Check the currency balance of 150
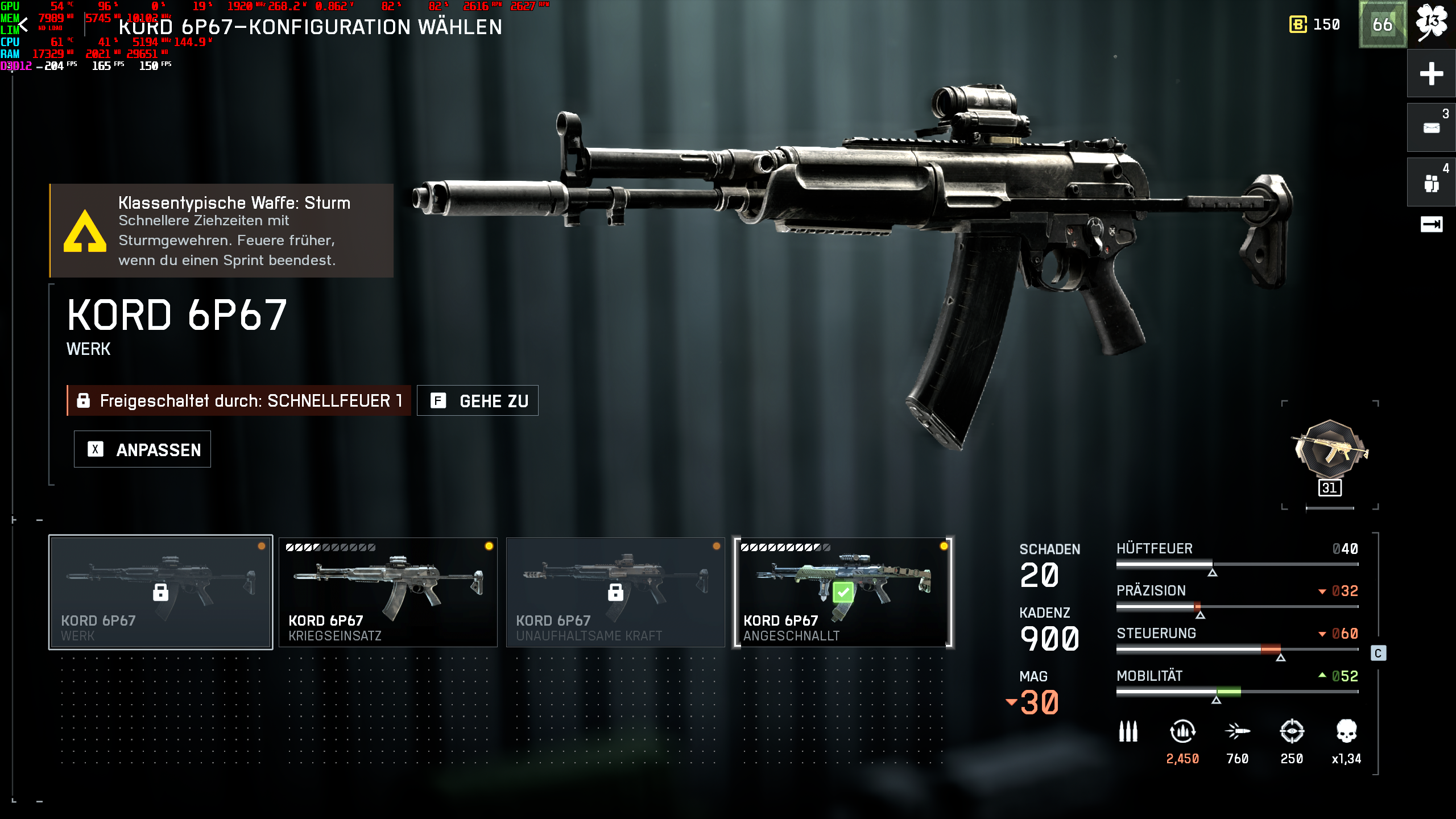Screen dimensions: 1456x819 tap(1314, 25)
